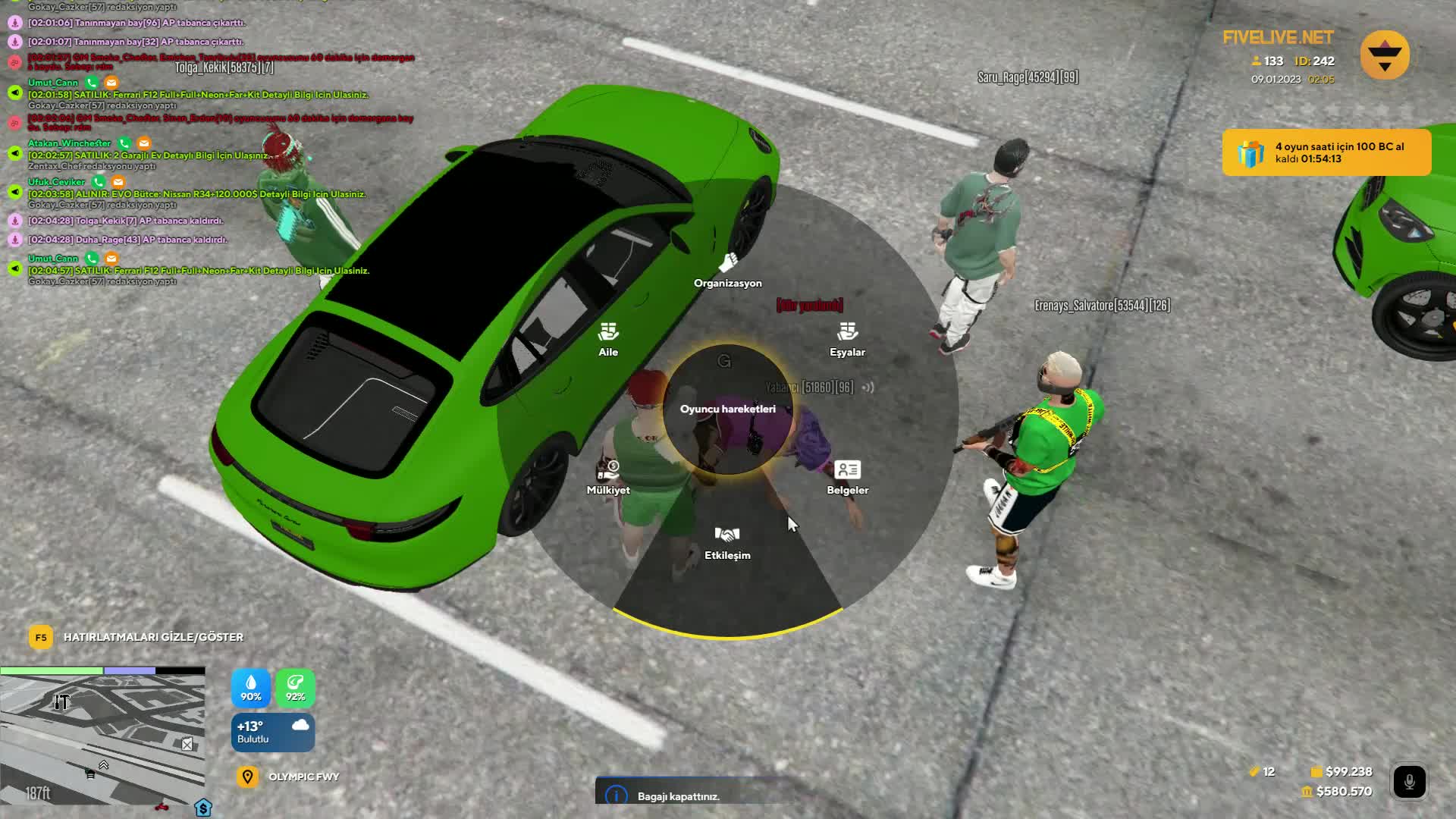Viewport: 1456px width, 819px height.
Task: Select the Mülkiyet option
Action: tap(608, 478)
